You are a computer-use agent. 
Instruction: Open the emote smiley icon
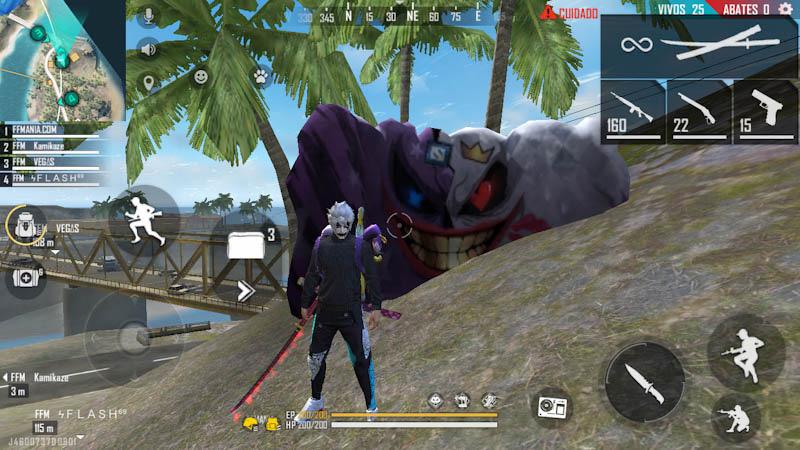coord(201,76)
